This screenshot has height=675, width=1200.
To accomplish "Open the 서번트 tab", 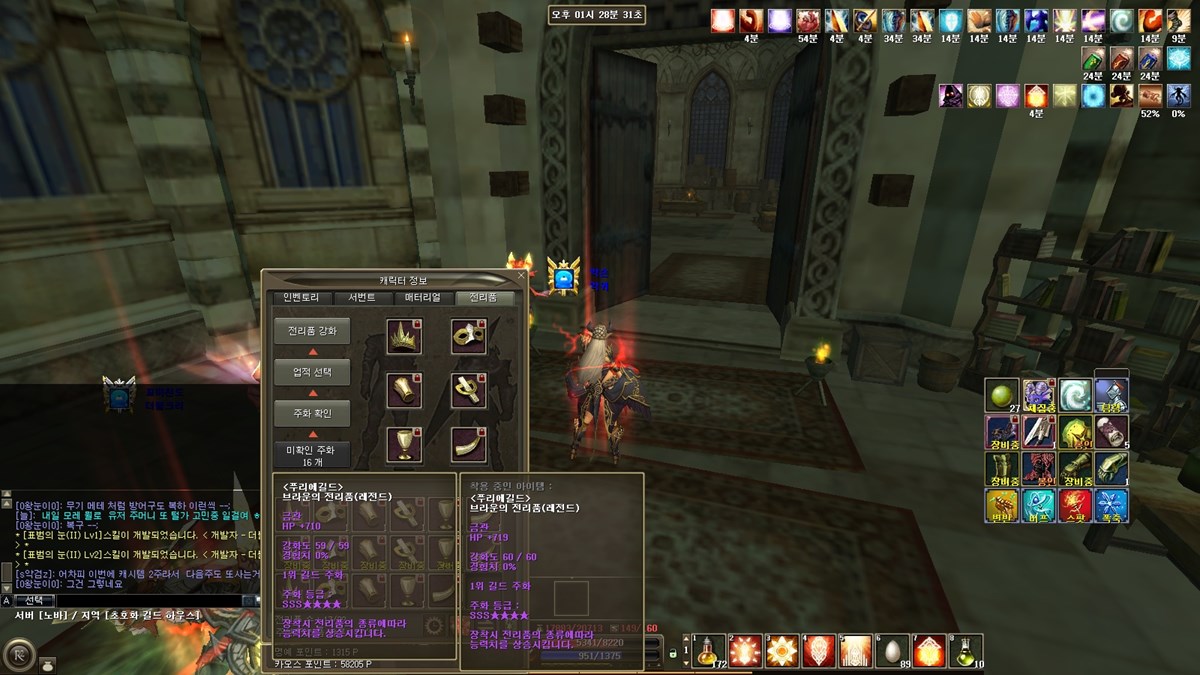I will 361,298.
